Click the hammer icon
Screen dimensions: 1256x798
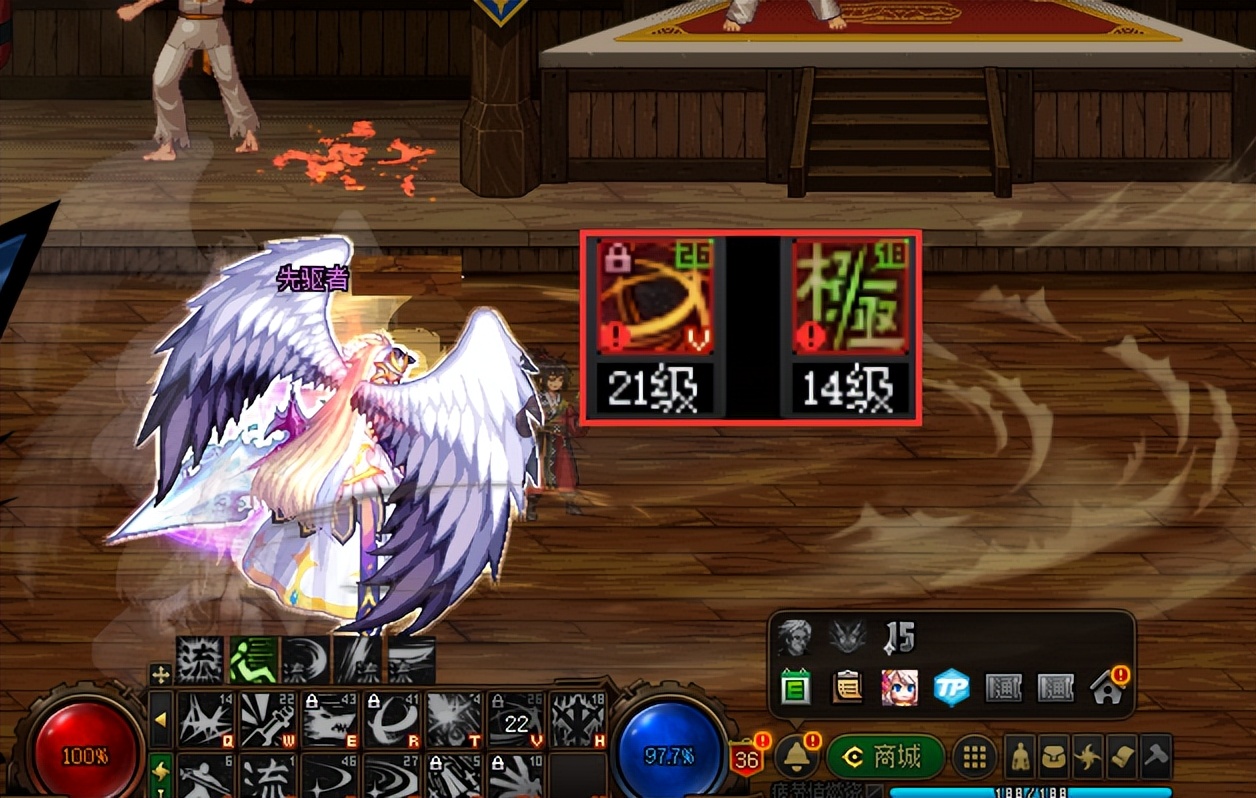(1155, 757)
